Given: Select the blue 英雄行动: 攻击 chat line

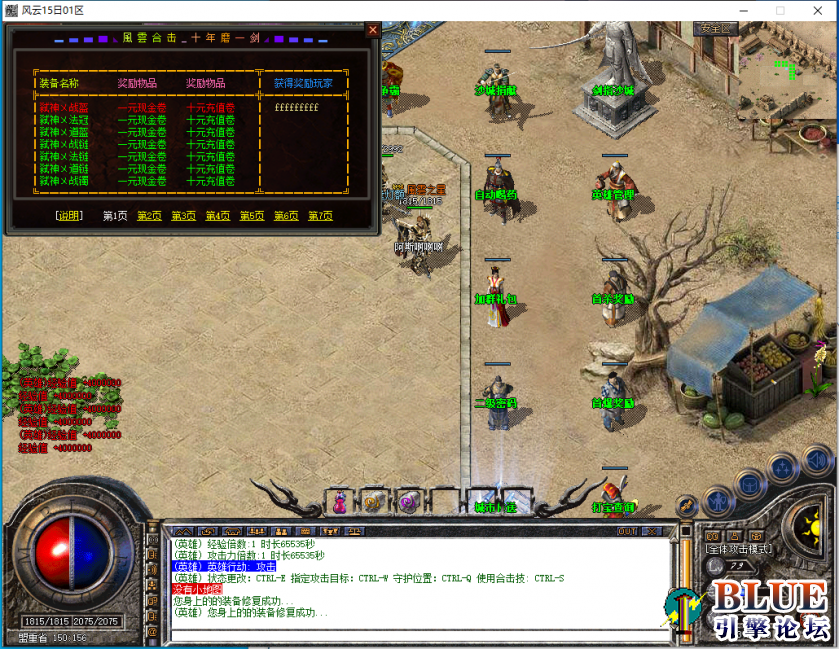Looking at the screenshot, I should [224, 566].
